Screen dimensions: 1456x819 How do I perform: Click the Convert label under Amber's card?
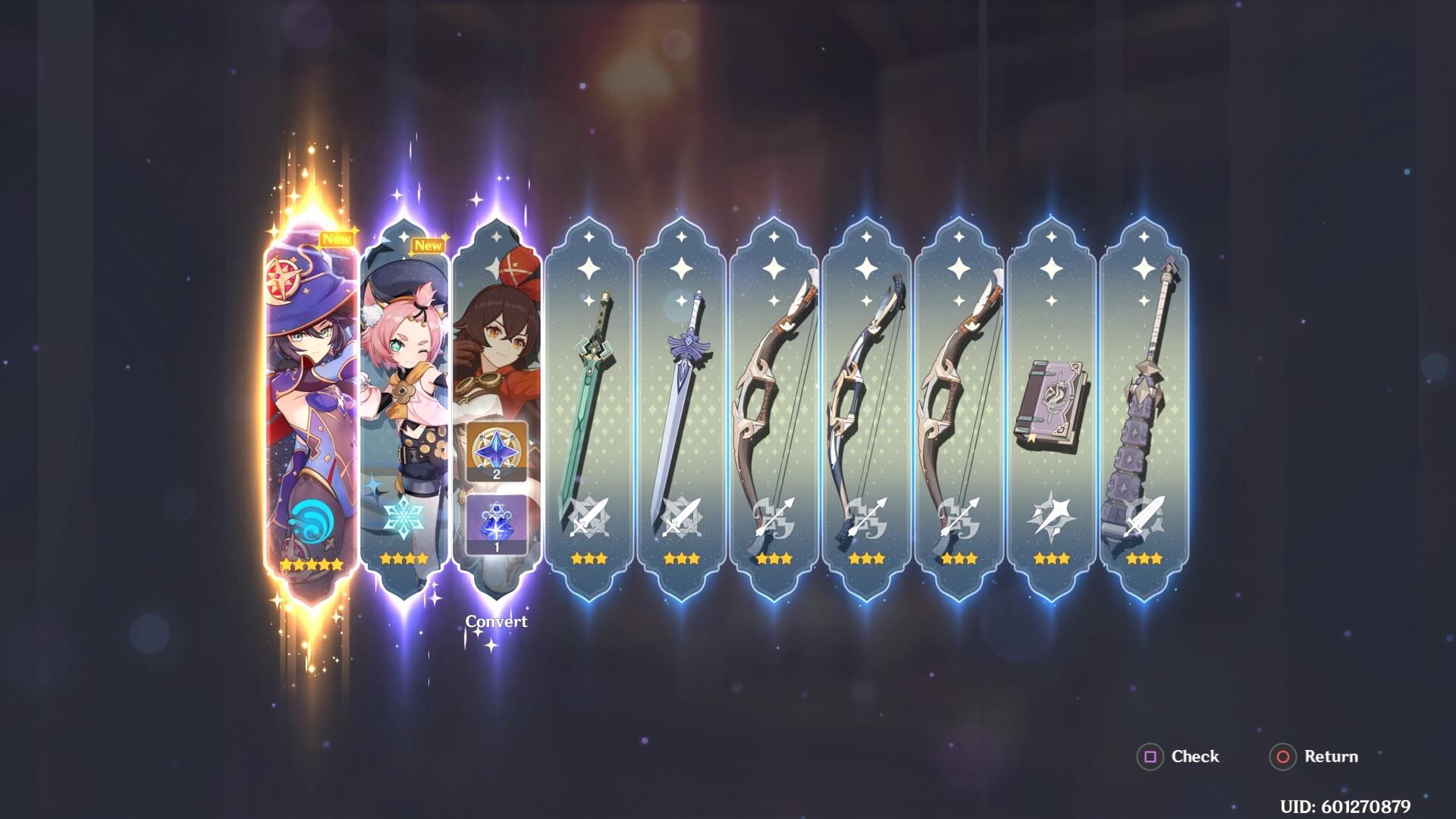pos(495,621)
